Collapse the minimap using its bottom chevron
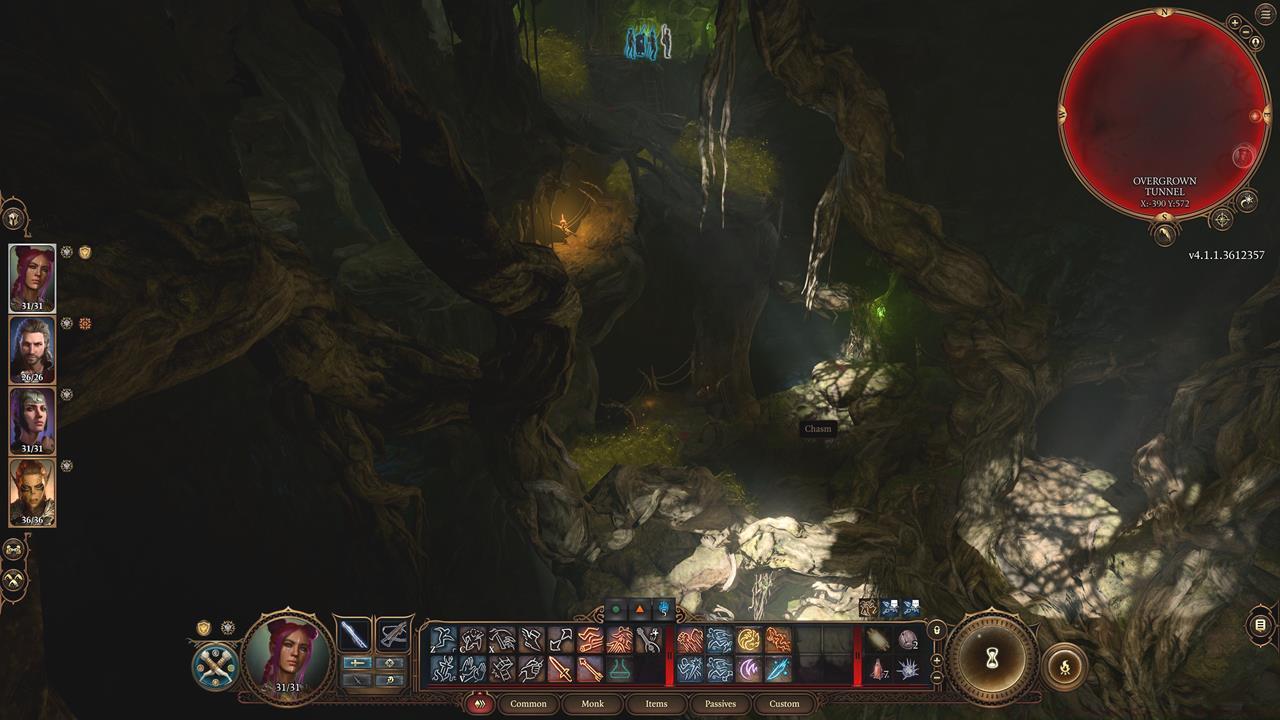Screen dimensions: 1280x720 click(x=1164, y=217)
